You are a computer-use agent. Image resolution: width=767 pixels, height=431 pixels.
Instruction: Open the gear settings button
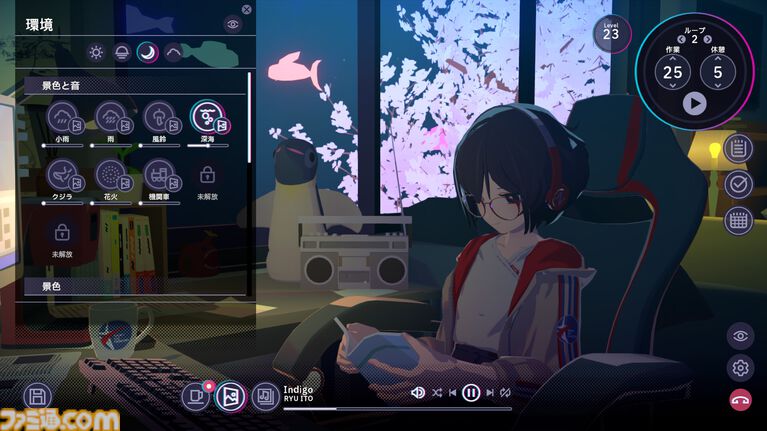(740, 368)
